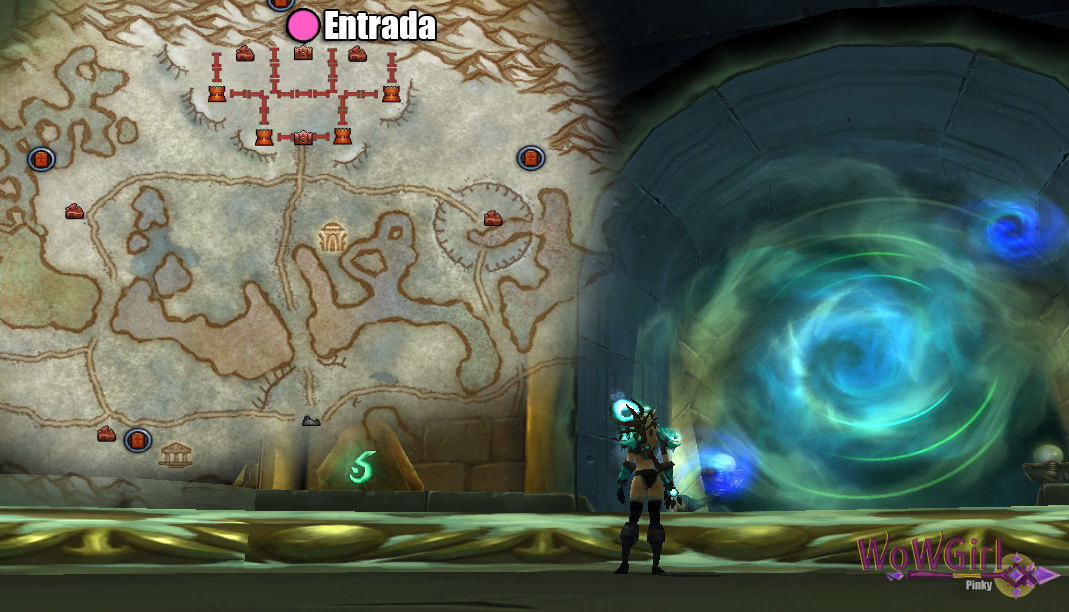This screenshot has width=1069, height=612.
Task: Select the gray rubble marker on the map
Action: point(311,421)
